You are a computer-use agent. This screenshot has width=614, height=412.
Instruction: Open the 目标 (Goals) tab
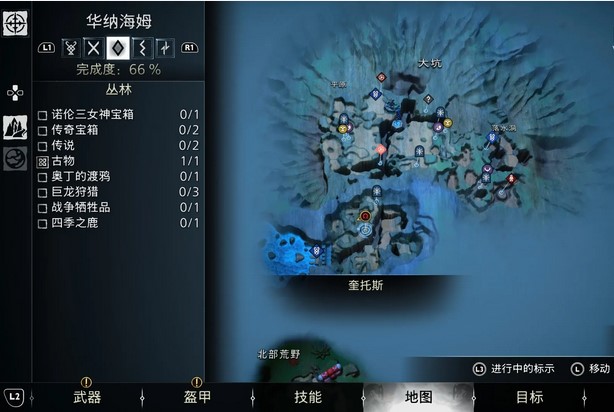[529, 397]
